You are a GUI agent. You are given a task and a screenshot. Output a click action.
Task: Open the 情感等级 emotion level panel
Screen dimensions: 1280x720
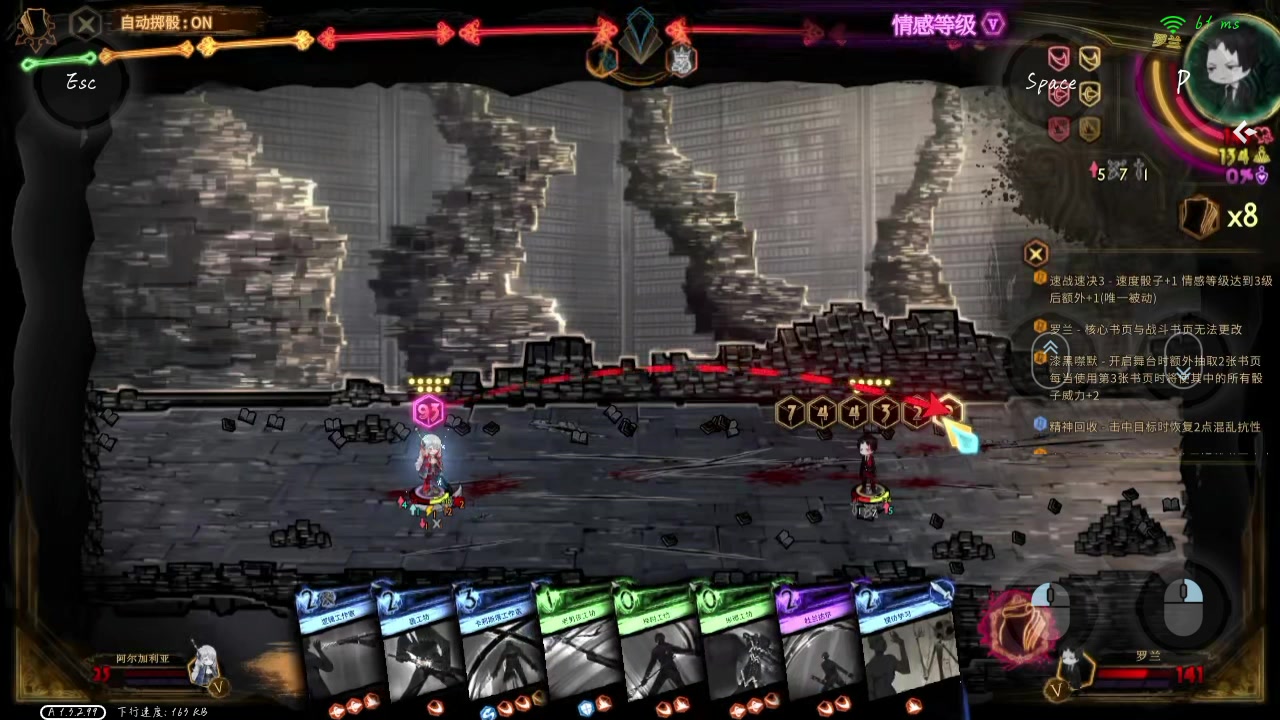(x=947, y=25)
